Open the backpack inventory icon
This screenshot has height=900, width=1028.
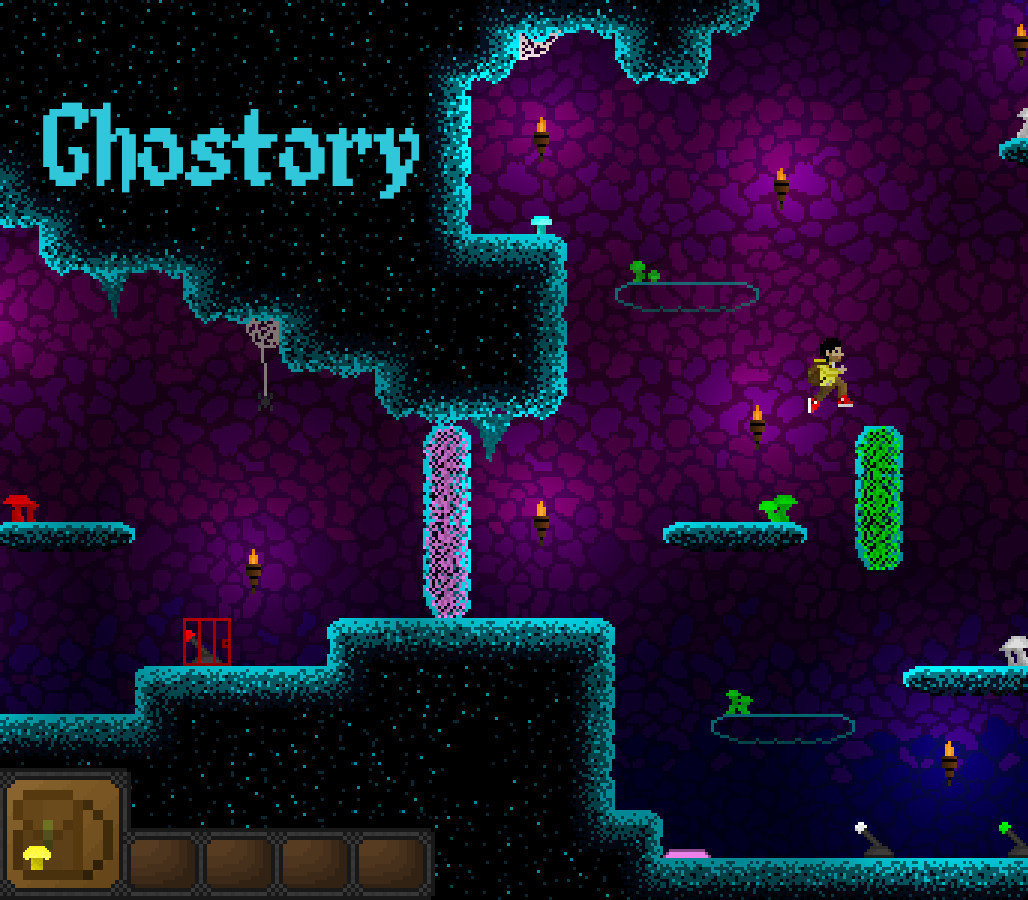(x=62, y=834)
